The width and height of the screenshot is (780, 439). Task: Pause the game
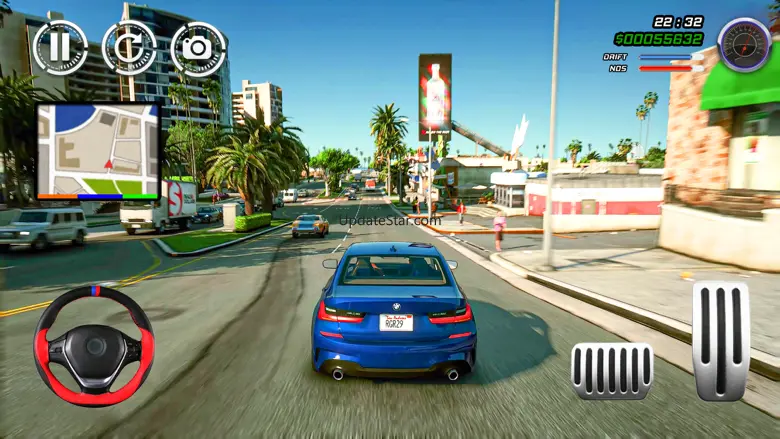pos(60,47)
